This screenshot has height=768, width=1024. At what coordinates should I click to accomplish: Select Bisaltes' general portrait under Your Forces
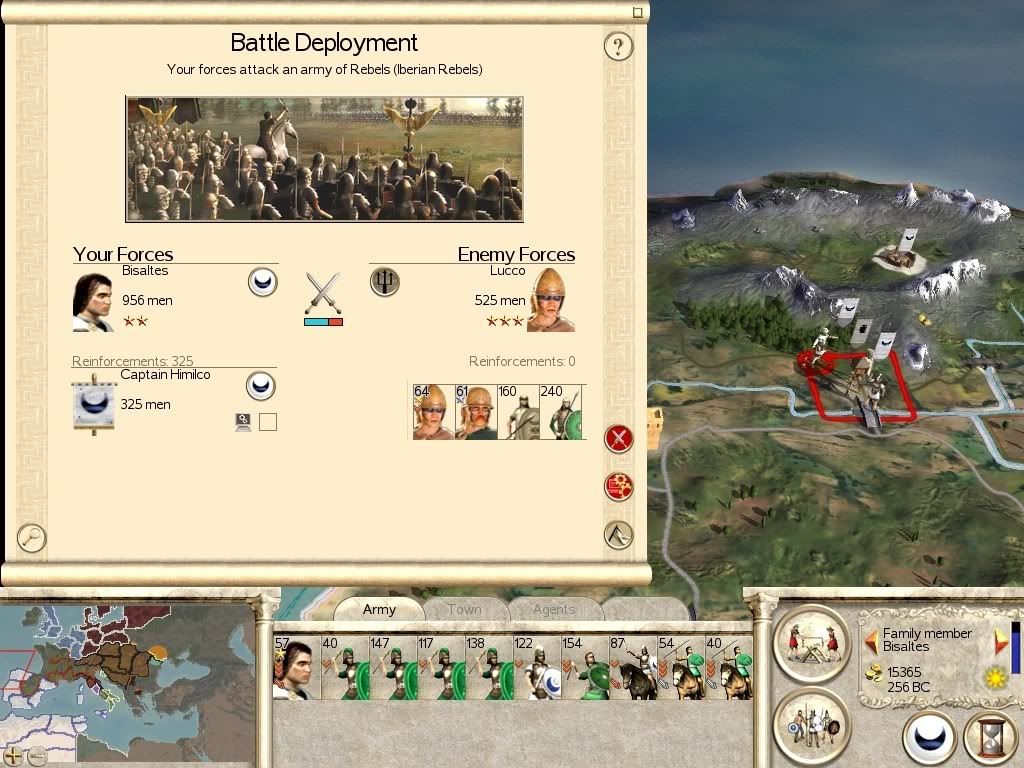(93, 301)
